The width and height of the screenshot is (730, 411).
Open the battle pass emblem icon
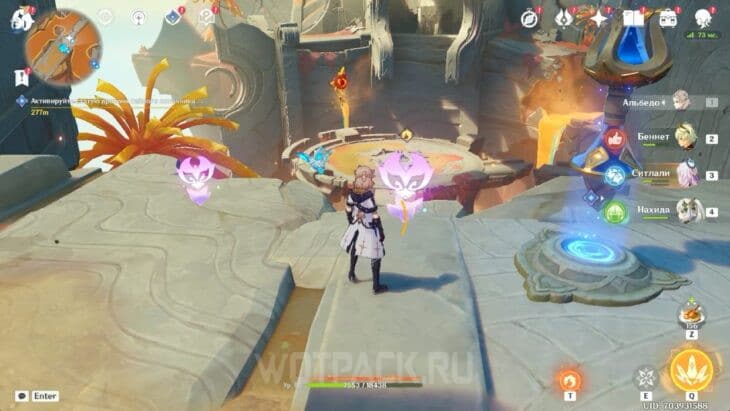pos(565,17)
